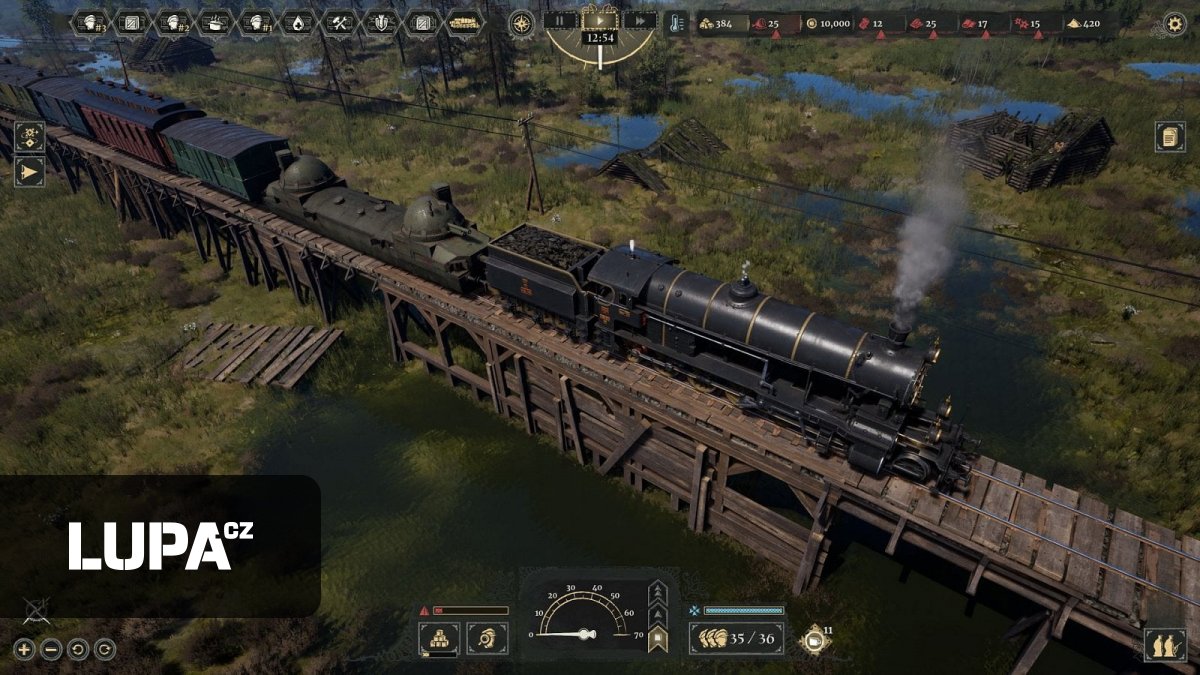1200x675 pixels.
Task: Select the soldier #1 wagon icon
Action: coord(257,22)
